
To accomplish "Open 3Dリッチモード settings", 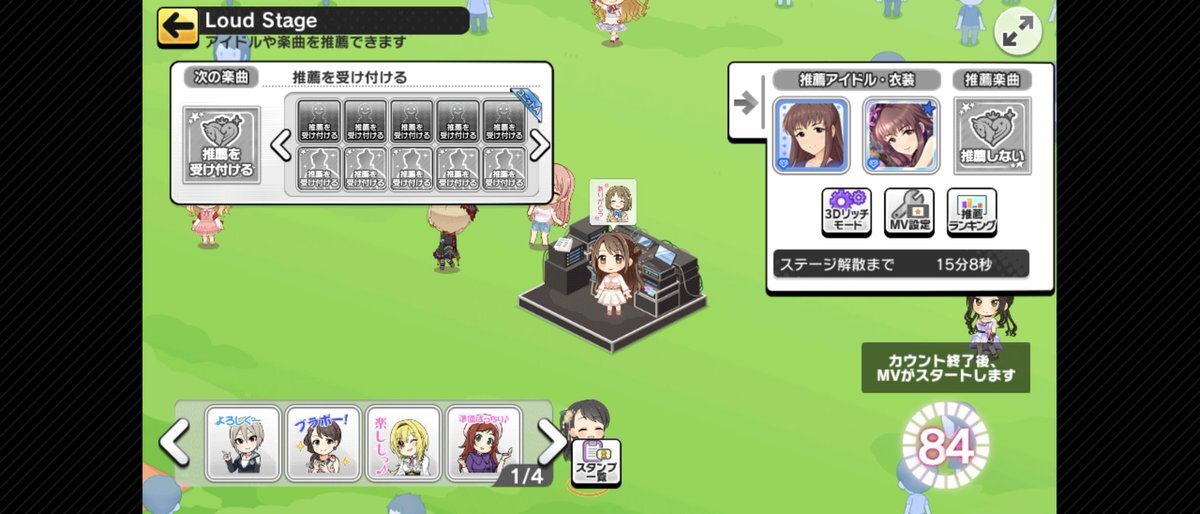I will [846, 212].
